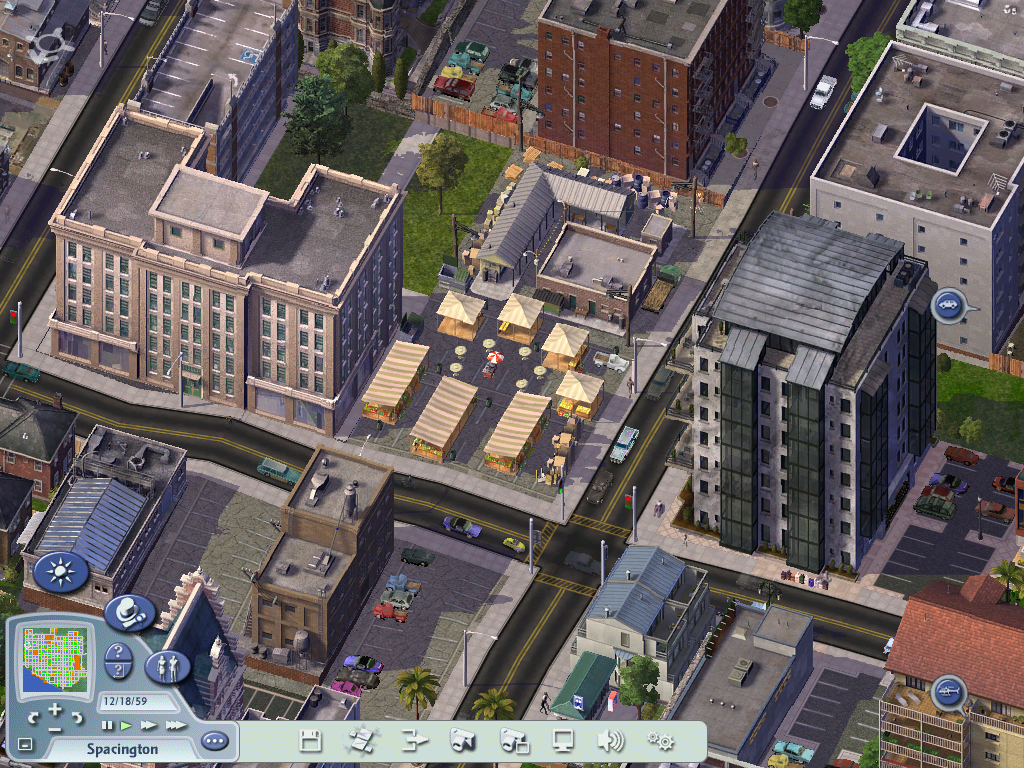Screen dimensions: 1024x768
Task: Exit to region view
Action: (x=361, y=741)
